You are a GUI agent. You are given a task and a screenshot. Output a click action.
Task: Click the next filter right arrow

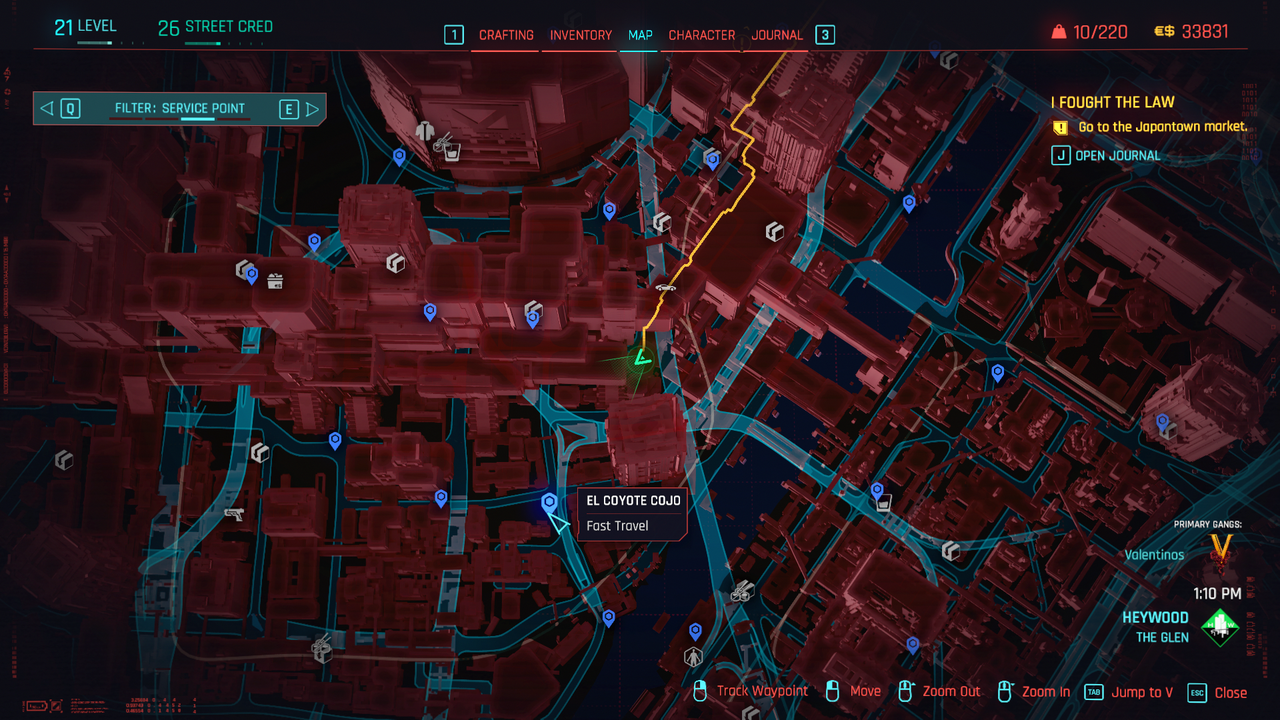(x=312, y=109)
